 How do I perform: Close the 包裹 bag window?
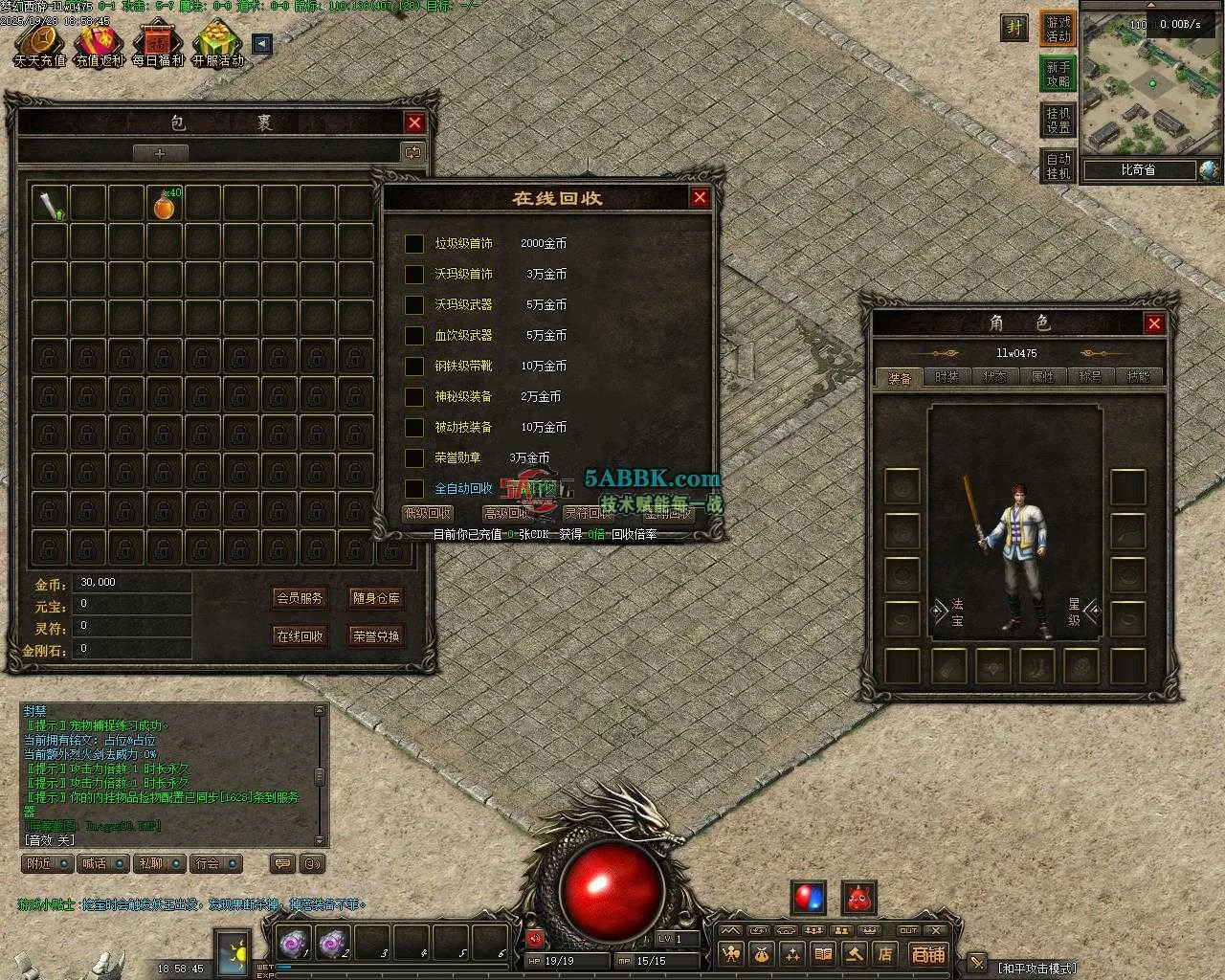[414, 122]
